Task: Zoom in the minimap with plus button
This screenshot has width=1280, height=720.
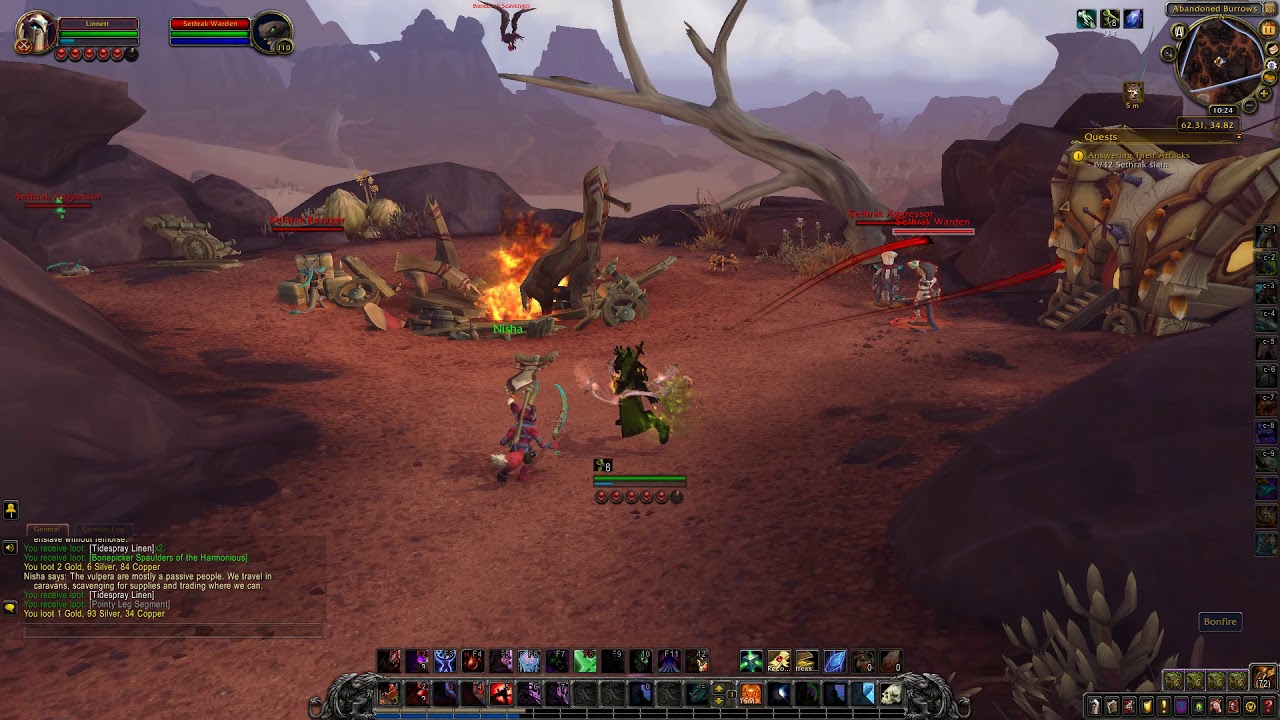Action: (1266, 94)
